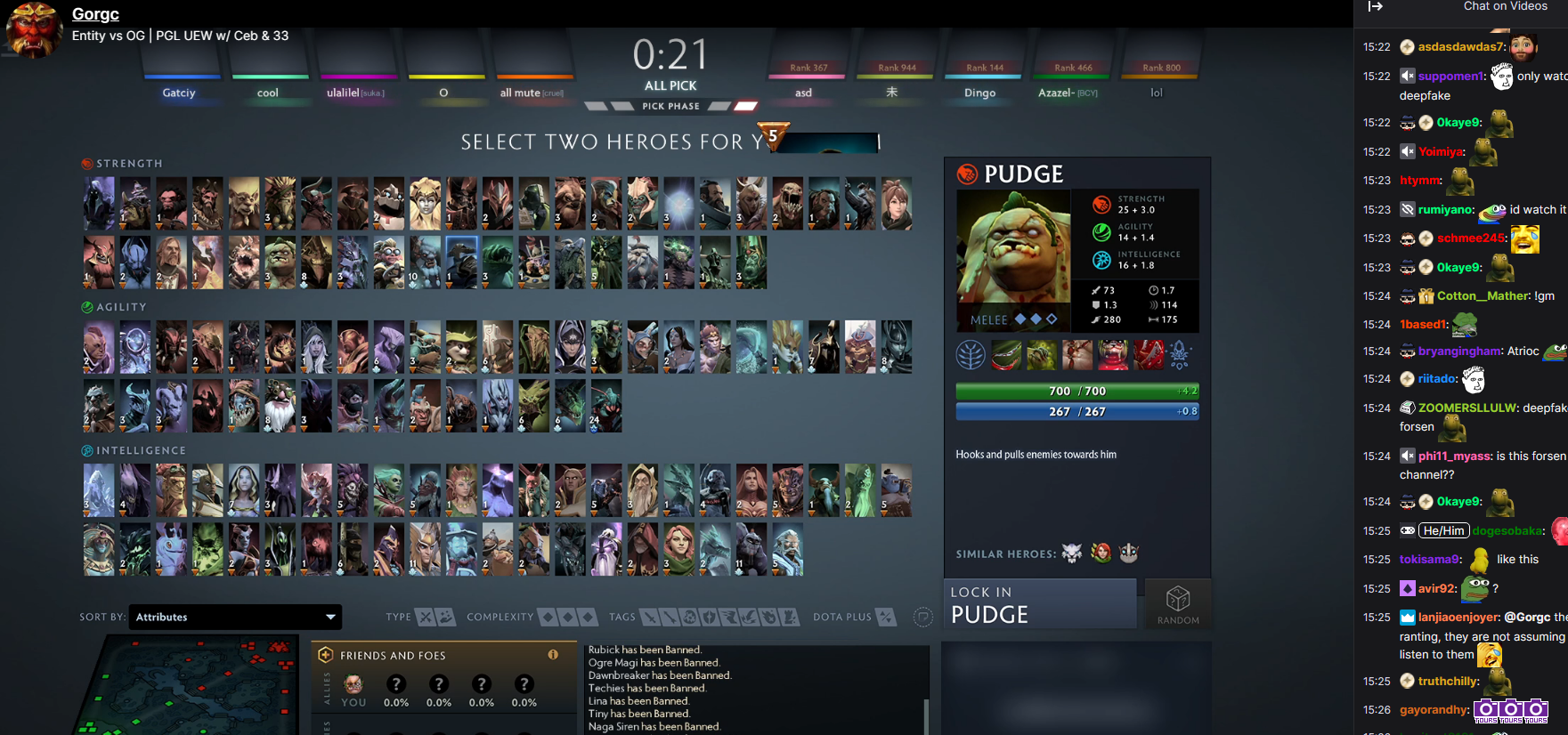The image size is (1568, 735).
Task: Click Pudge's green health bar
Action: click(x=1076, y=390)
